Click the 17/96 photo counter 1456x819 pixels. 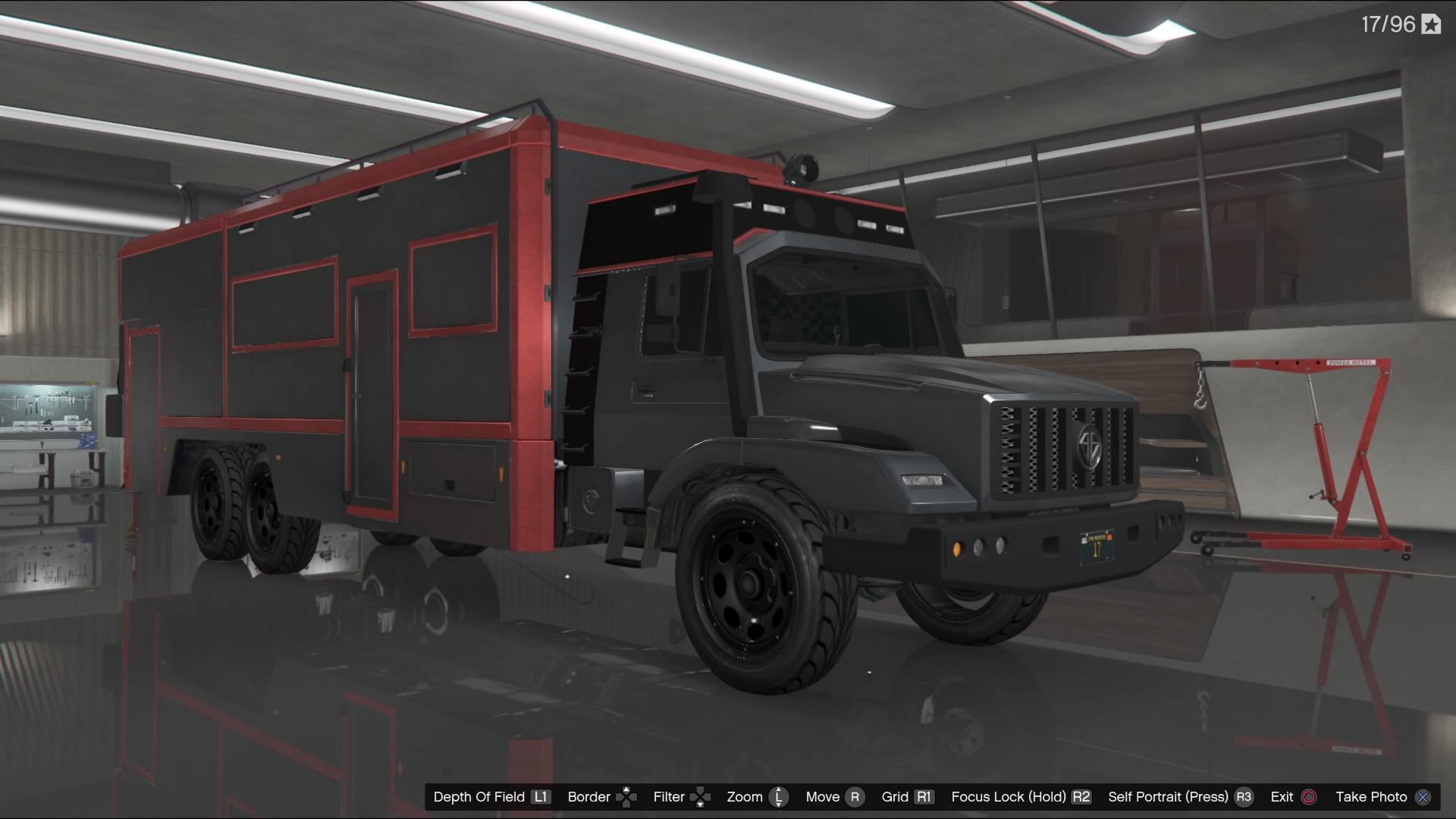1388,23
